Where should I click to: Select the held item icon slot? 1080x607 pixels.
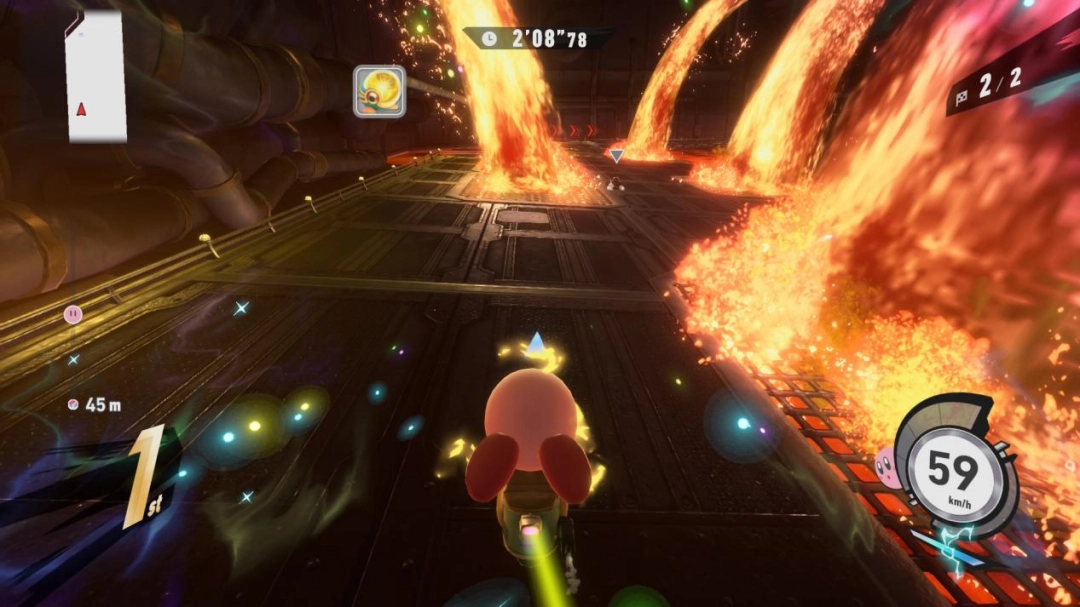coord(379,92)
